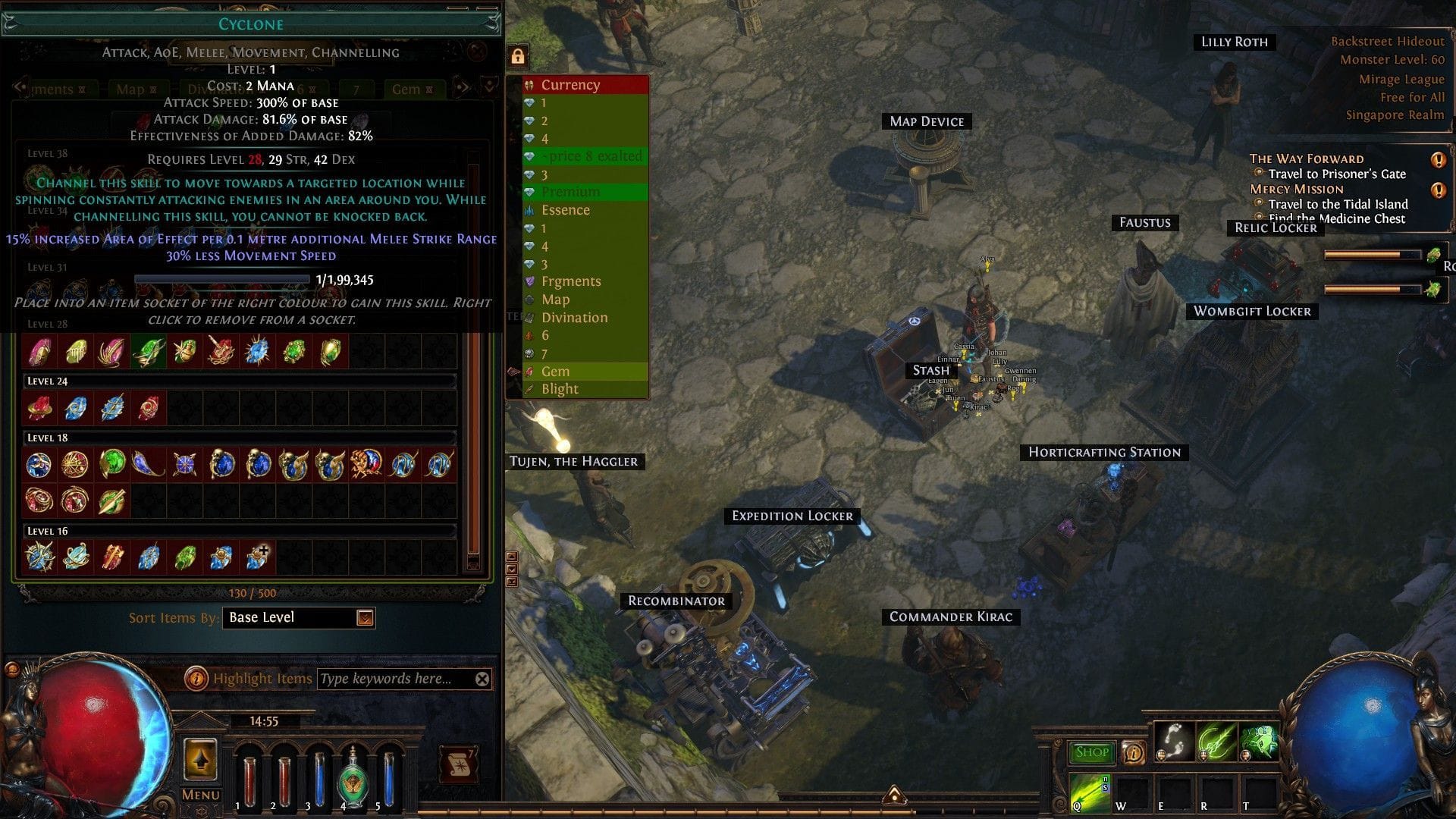Toggle the padlock above the stash tab list
This screenshot has height=819, width=1456.
pyautogui.click(x=519, y=57)
